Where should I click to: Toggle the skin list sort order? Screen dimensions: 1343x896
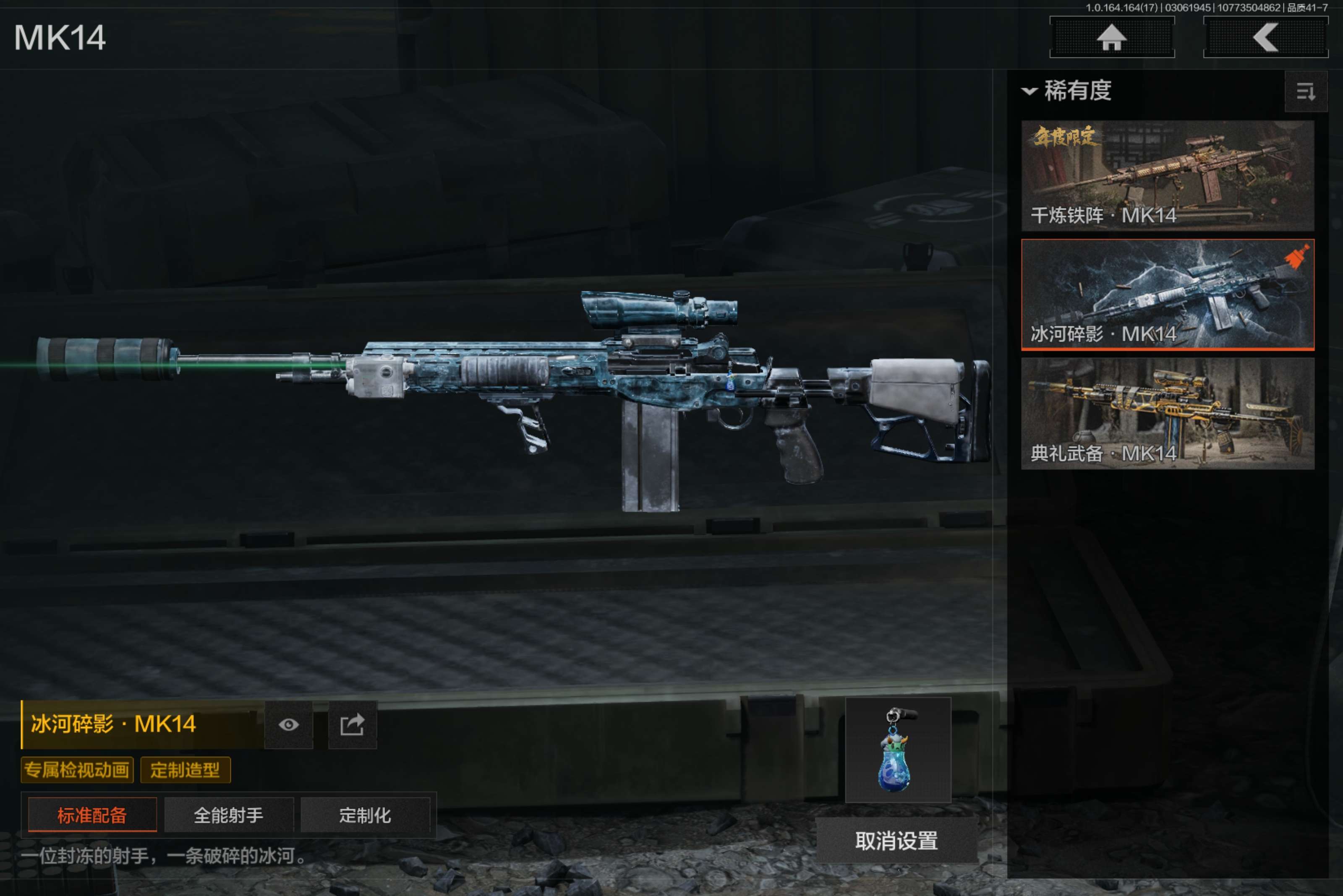(1305, 91)
